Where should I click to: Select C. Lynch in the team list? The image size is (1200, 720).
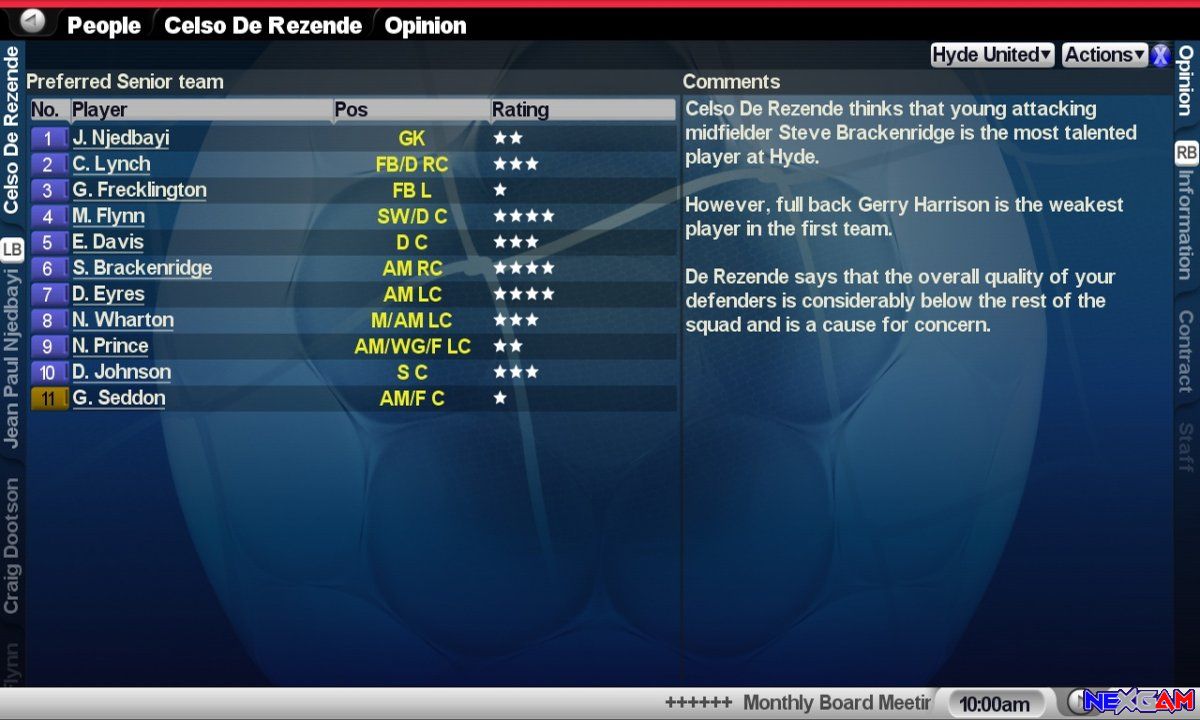coord(111,164)
